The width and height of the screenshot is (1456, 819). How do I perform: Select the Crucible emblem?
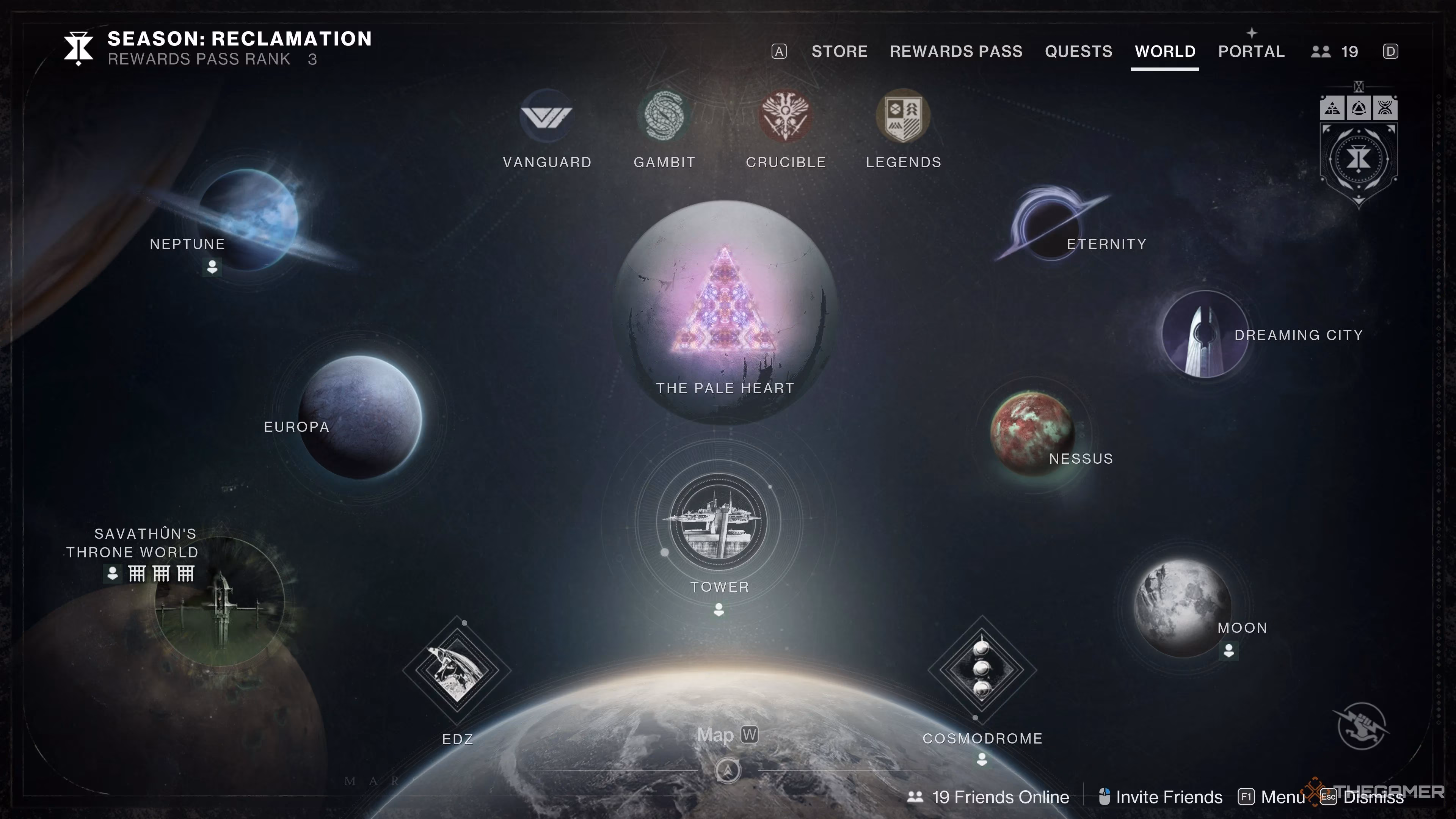[786, 116]
